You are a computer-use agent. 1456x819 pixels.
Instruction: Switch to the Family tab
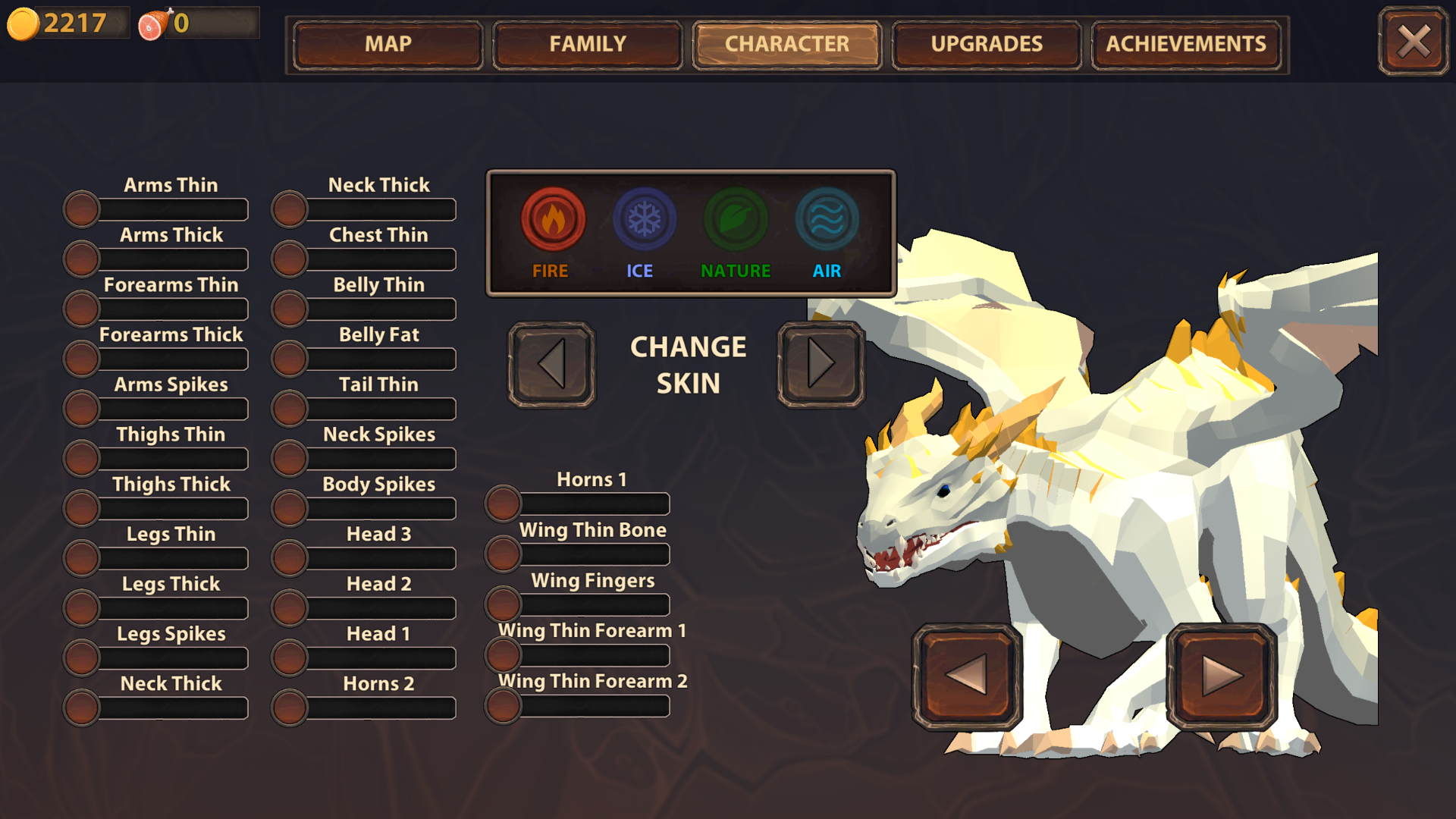click(588, 45)
